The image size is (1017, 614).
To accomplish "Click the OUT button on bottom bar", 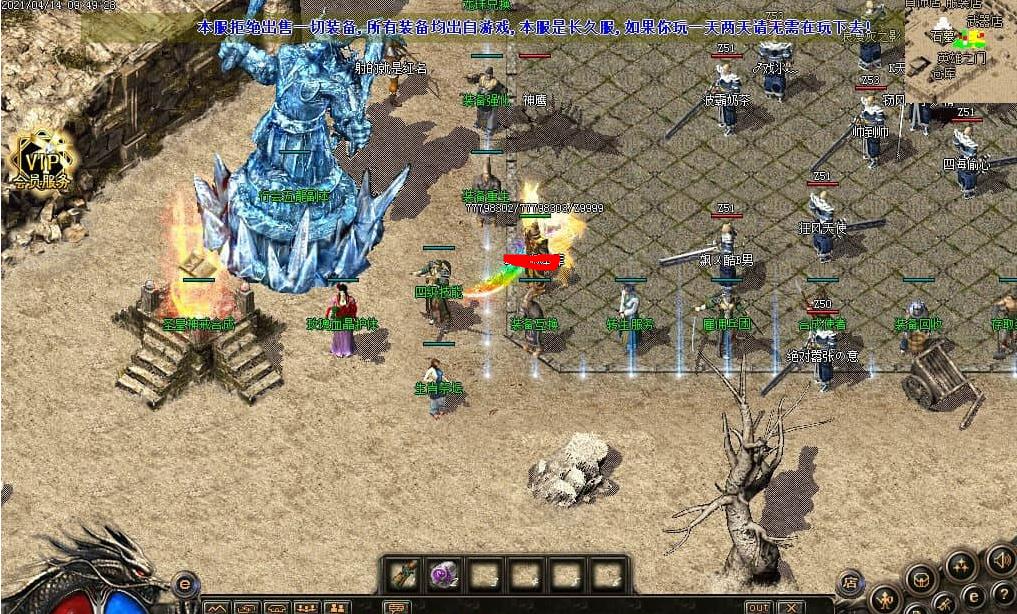I will (759, 607).
